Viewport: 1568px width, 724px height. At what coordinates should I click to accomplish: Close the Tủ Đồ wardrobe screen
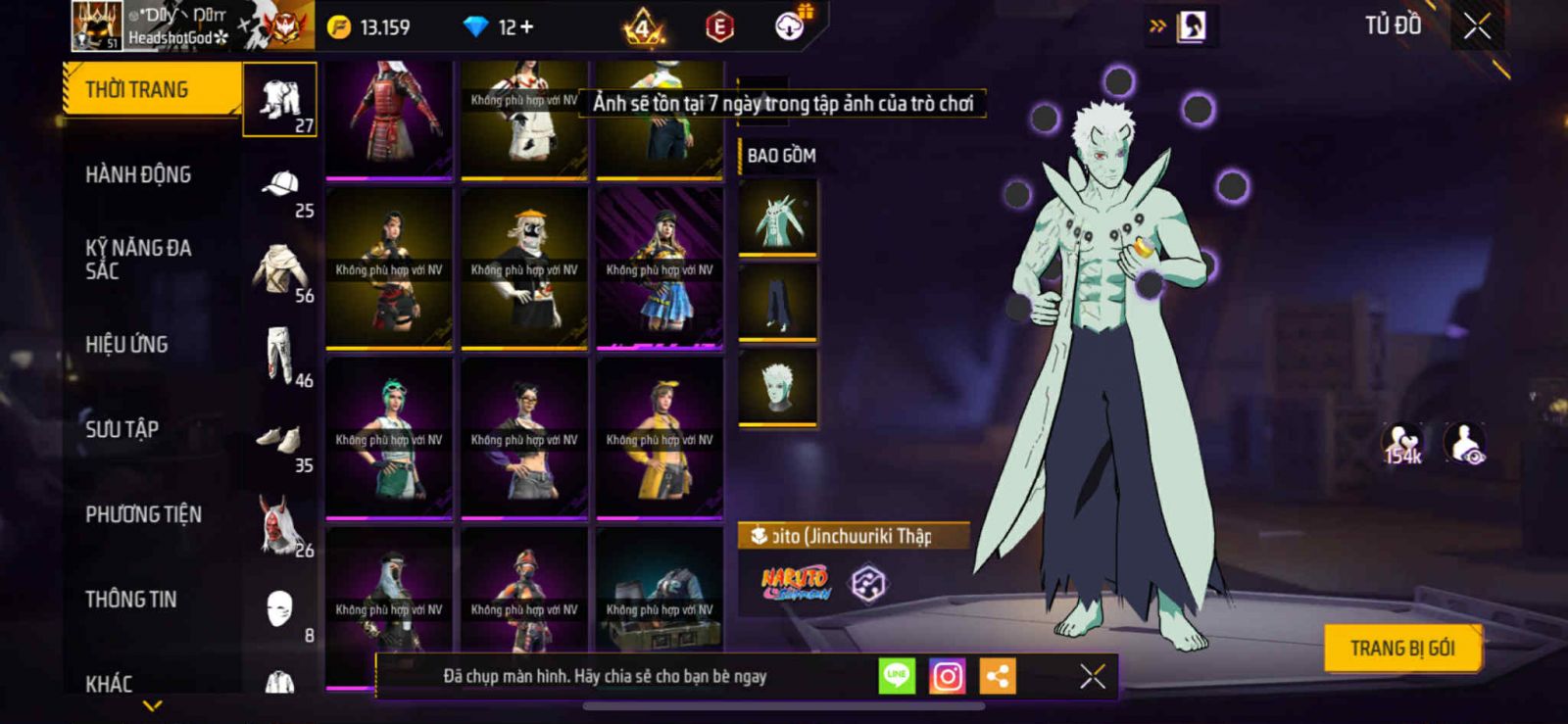click(x=1477, y=26)
